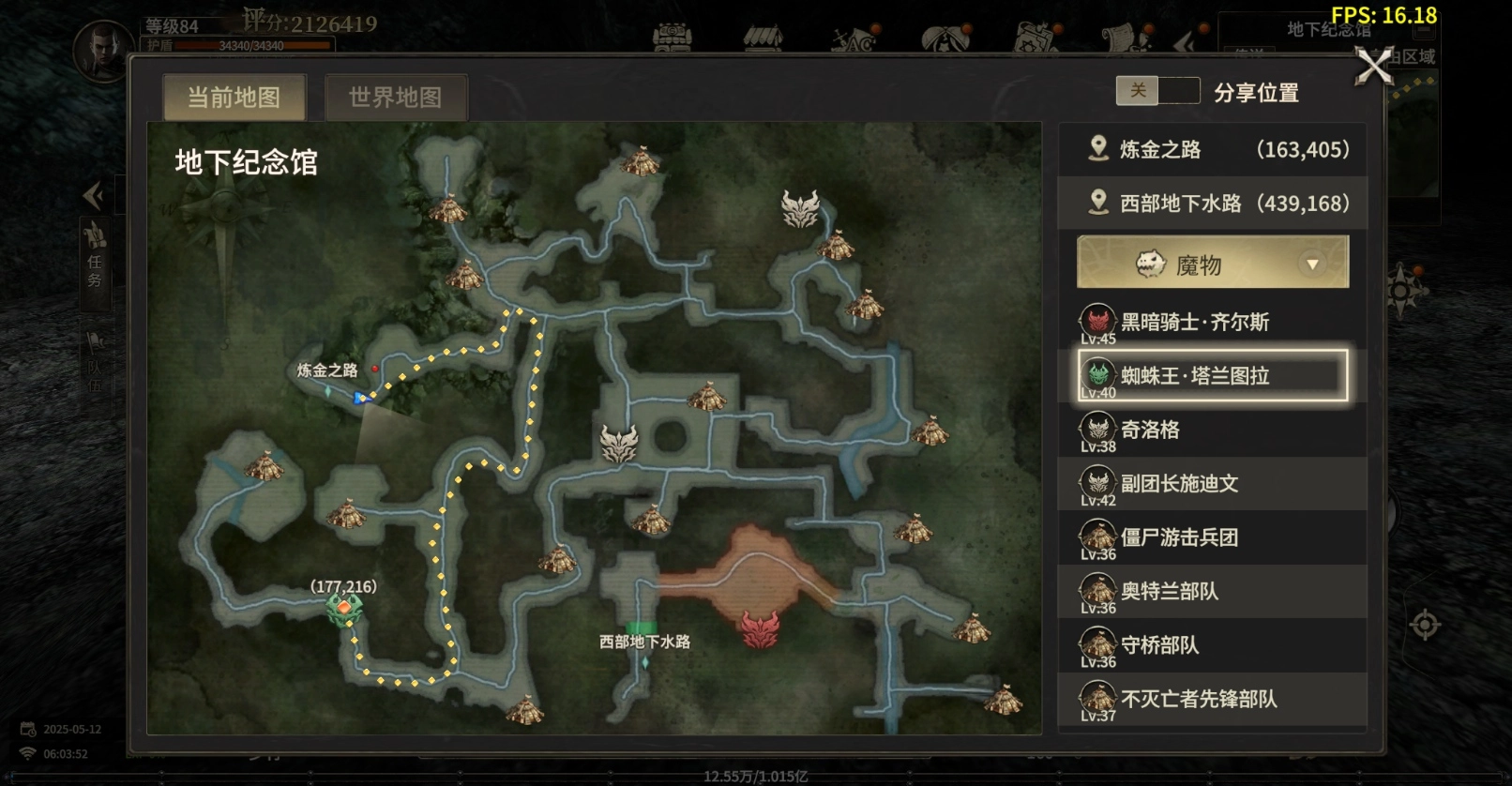The height and width of the screenshot is (786, 1512).
Task: Click the 炼金之路 label on the map
Action: click(x=327, y=370)
